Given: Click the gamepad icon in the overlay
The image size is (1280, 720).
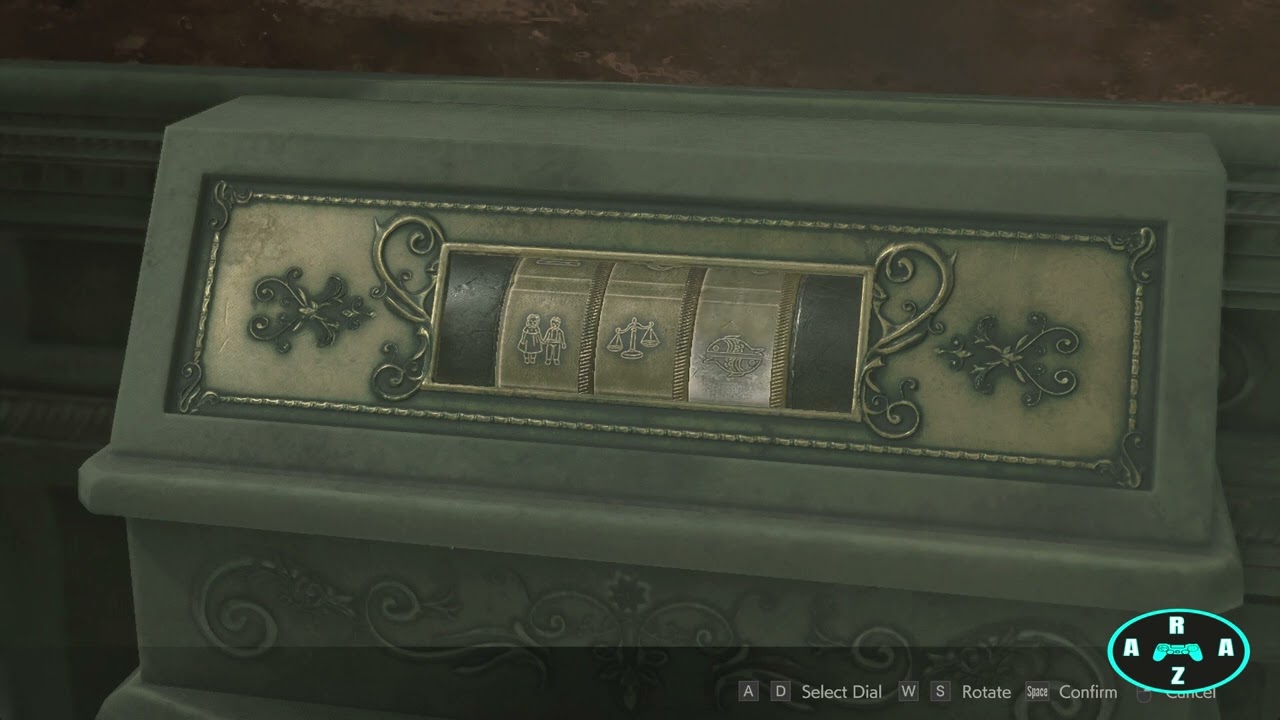Looking at the screenshot, I should coord(1178,651).
